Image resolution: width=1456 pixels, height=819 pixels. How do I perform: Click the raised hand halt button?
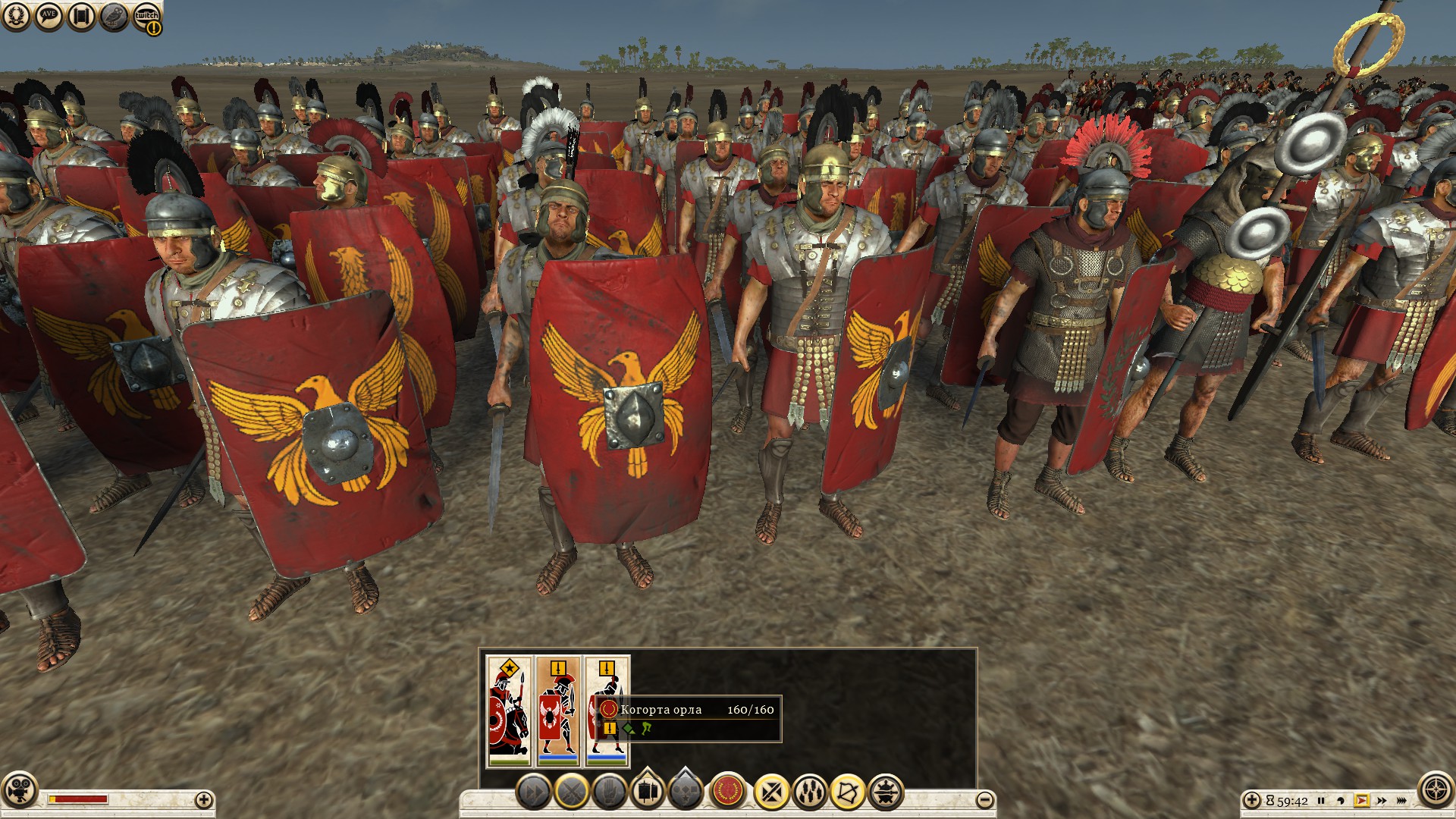pos(610,793)
